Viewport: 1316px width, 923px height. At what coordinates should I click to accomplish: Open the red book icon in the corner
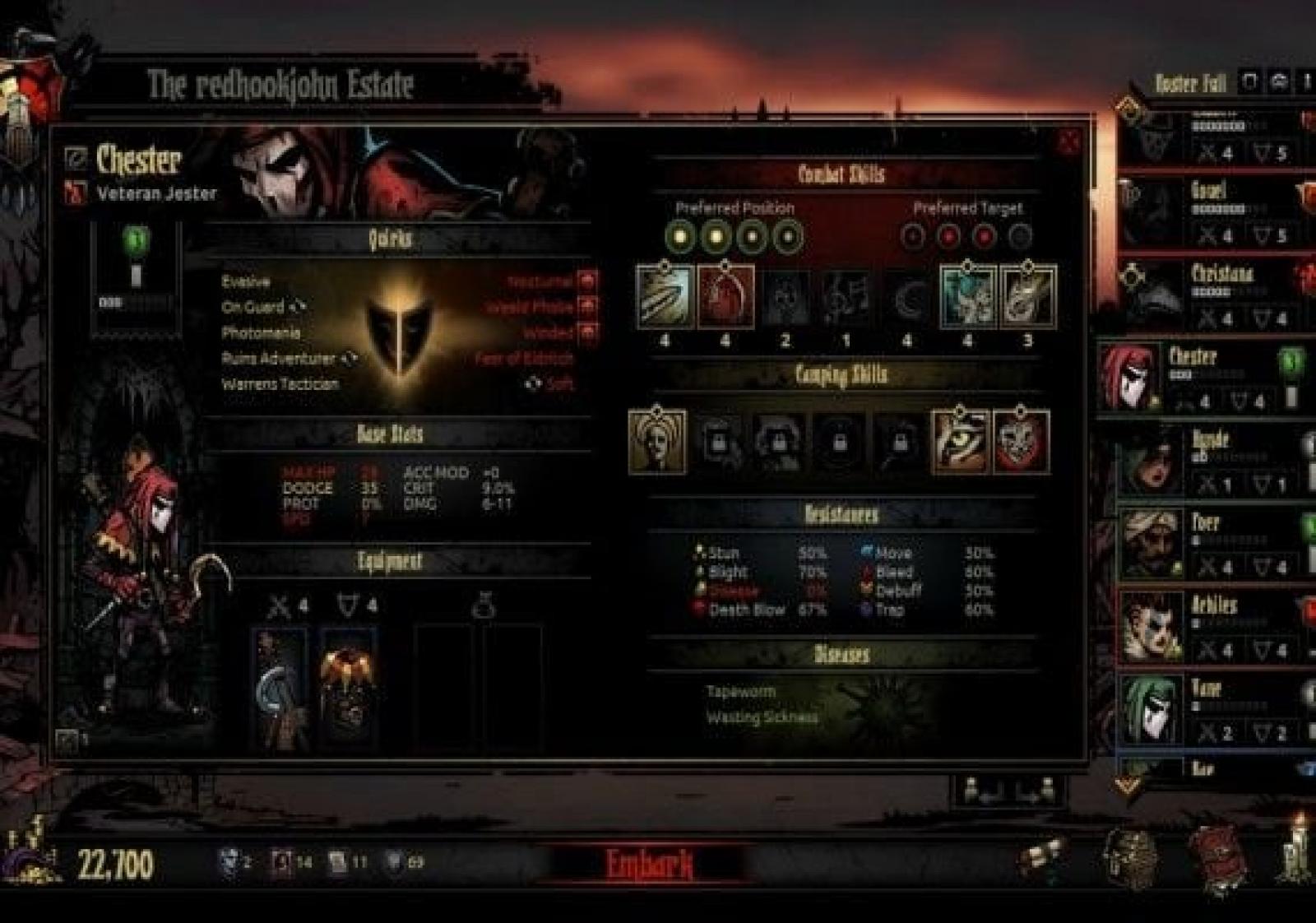[x=1216, y=860]
